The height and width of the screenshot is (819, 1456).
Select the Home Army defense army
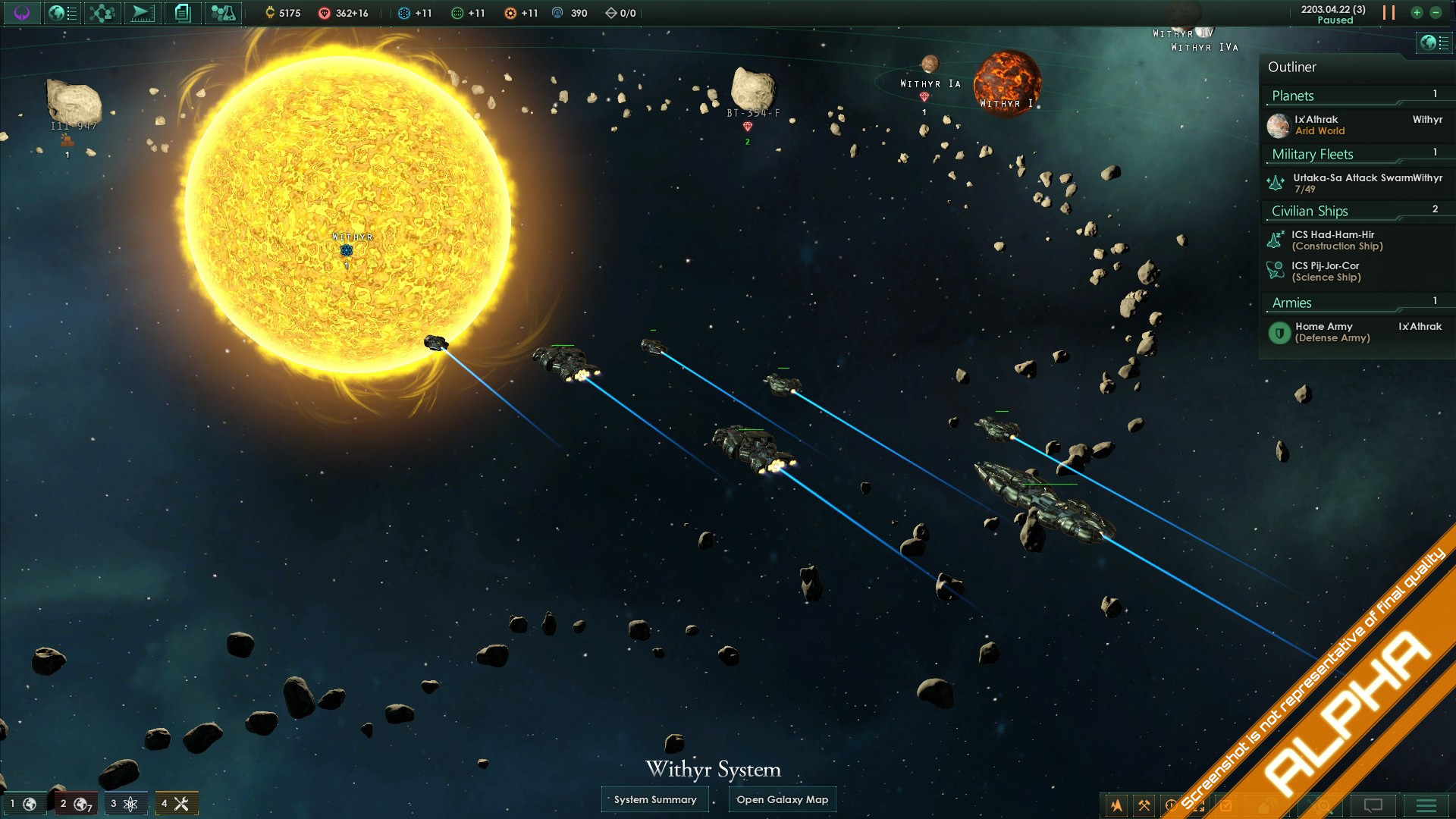point(1332,332)
